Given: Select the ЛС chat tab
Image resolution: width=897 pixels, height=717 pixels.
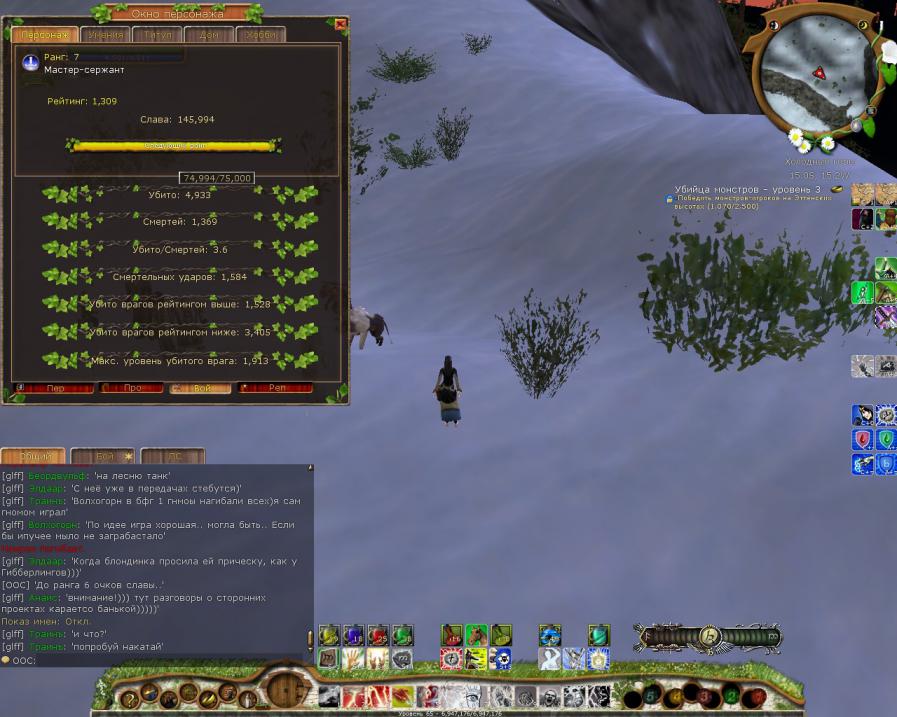Looking at the screenshot, I should point(173,456).
